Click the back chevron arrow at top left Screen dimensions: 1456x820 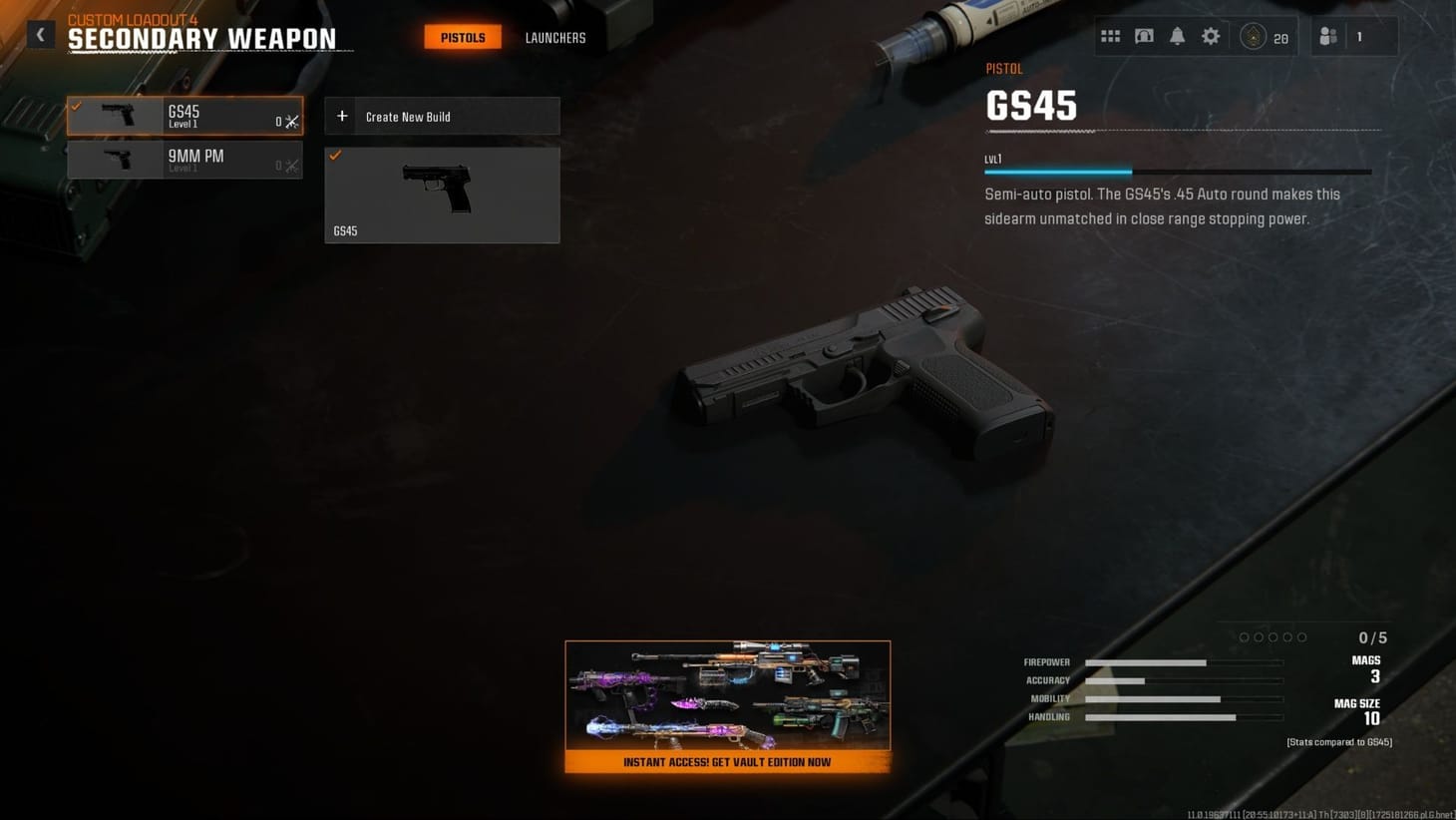pyautogui.click(x=41, y=34)
